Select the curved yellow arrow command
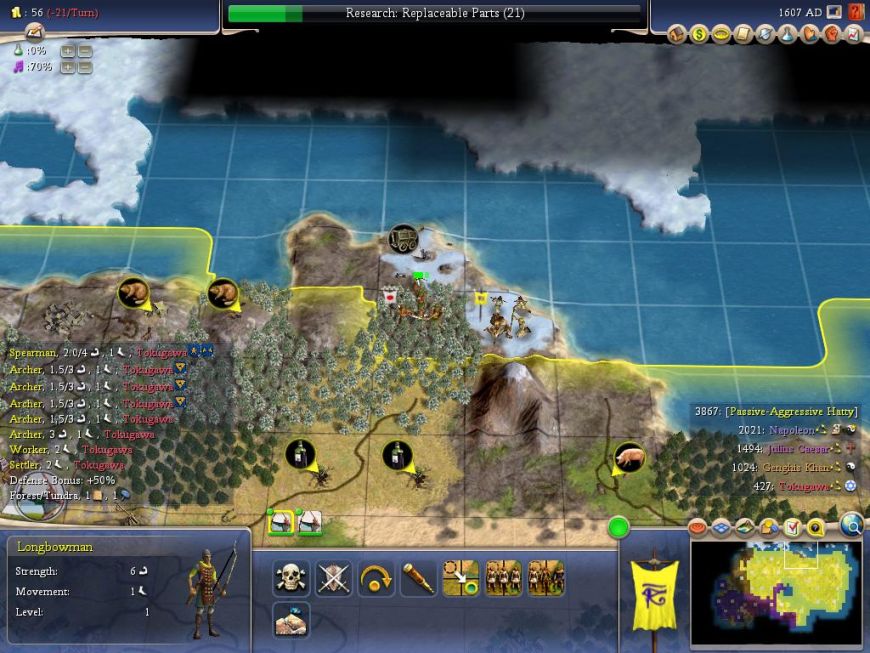This screenshot has height=653, width=870. pyautogui.click(x=376, y=578)
